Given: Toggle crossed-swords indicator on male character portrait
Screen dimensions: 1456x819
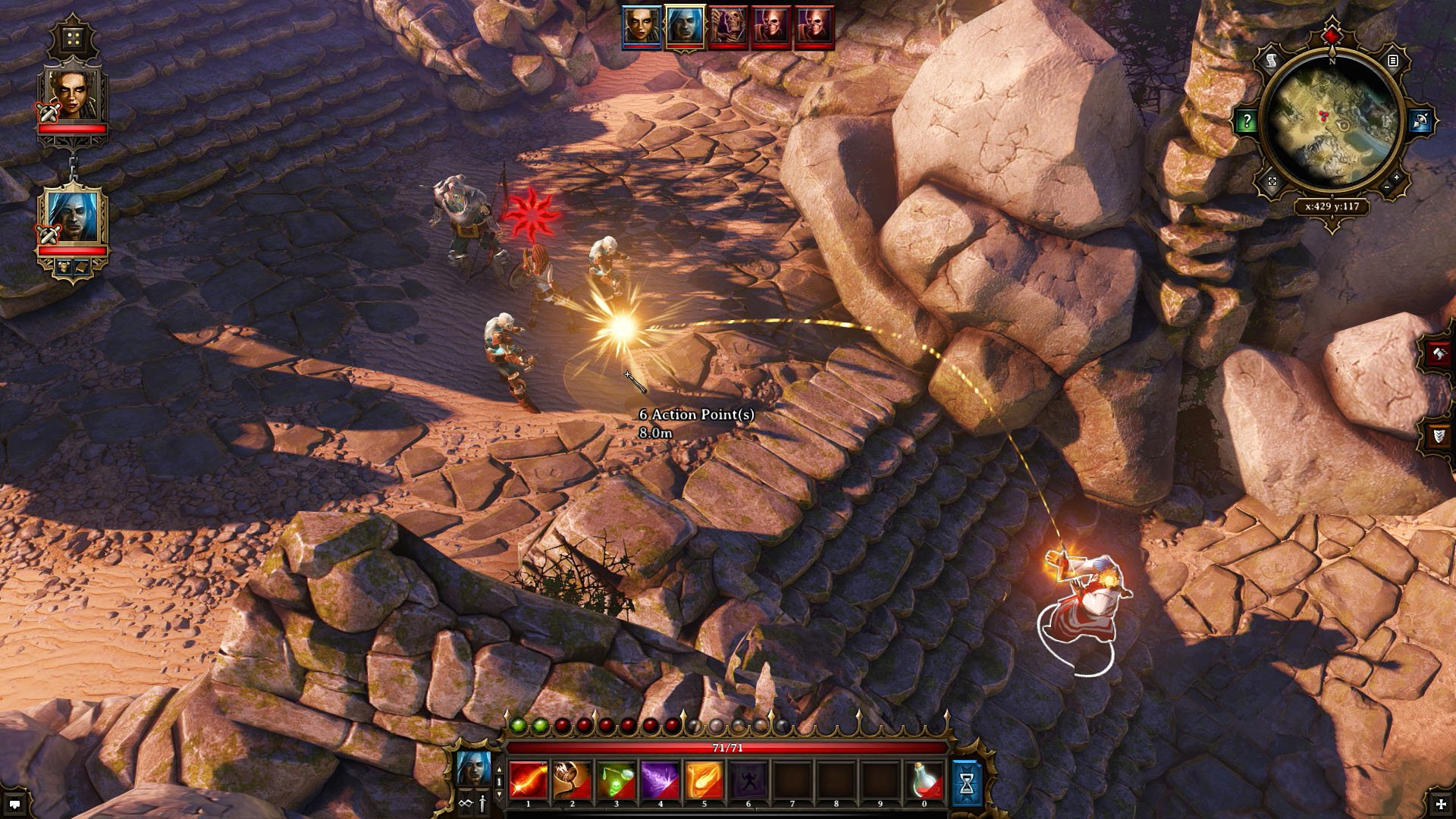Looking at the screenshot, I should (47, 233).
